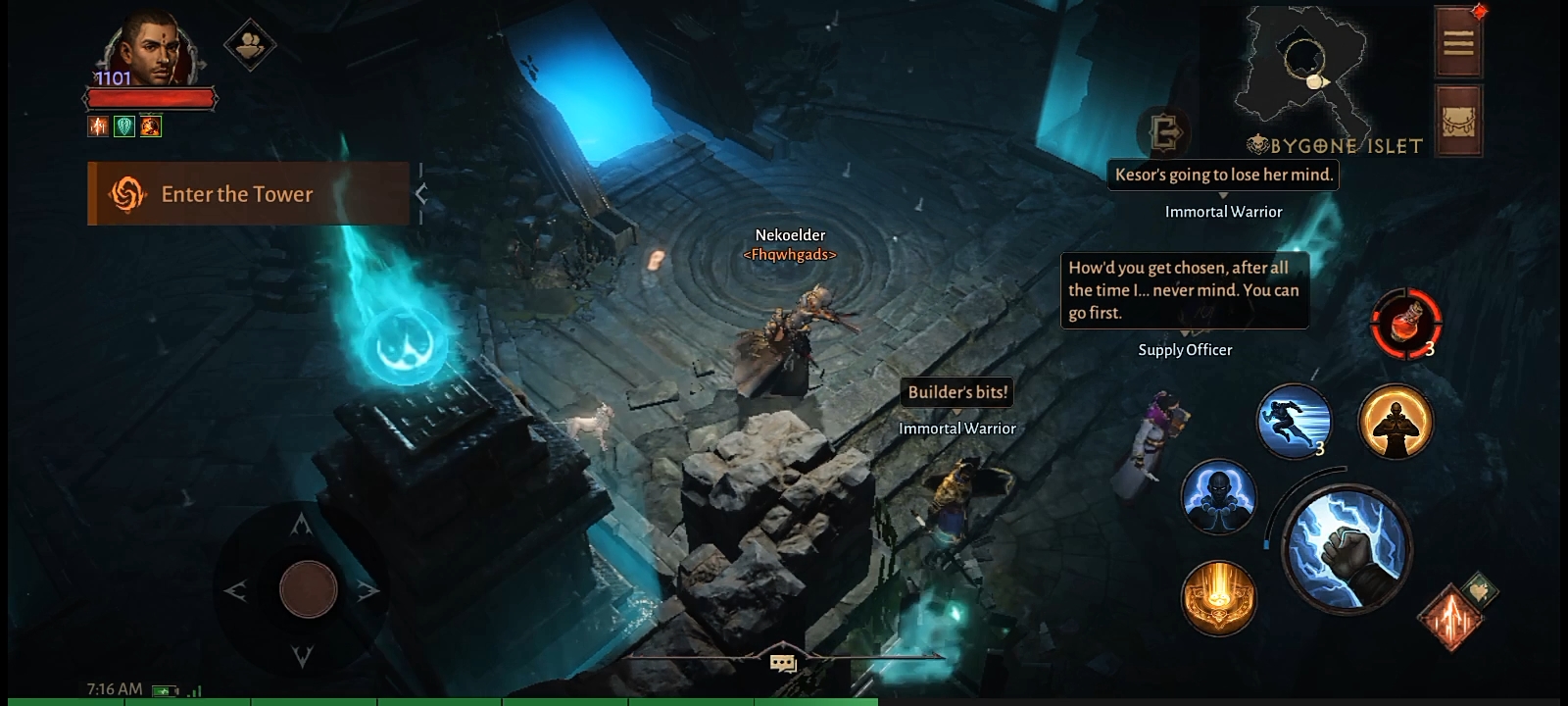Tap the virtual joystick center
The height and width of the screenshot is (706, 1568).
click(308, 589)
